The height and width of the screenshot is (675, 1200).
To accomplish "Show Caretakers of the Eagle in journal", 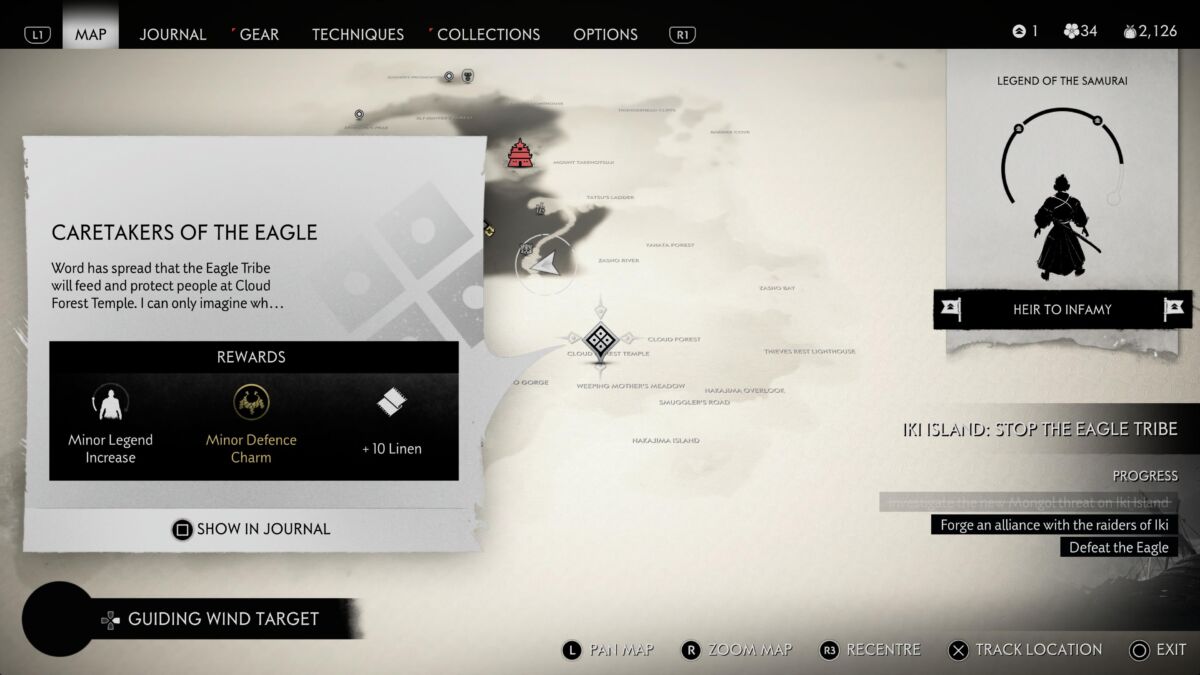I will 251,529.
